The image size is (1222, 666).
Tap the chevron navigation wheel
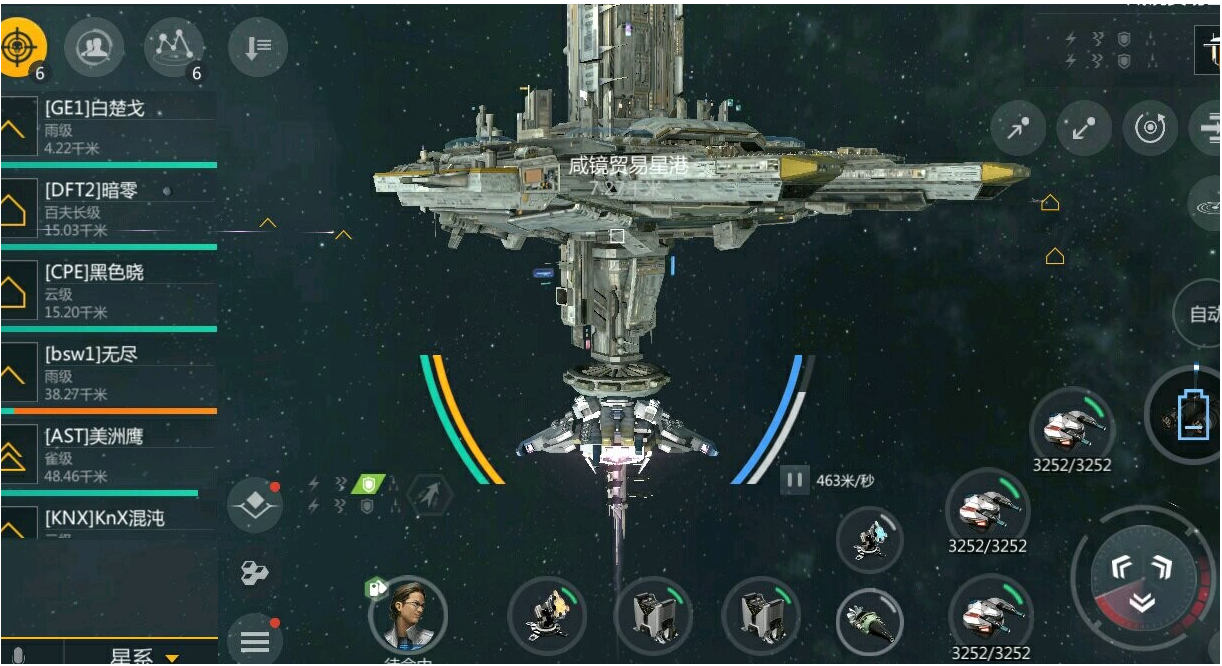click(x=1142, y=580)
